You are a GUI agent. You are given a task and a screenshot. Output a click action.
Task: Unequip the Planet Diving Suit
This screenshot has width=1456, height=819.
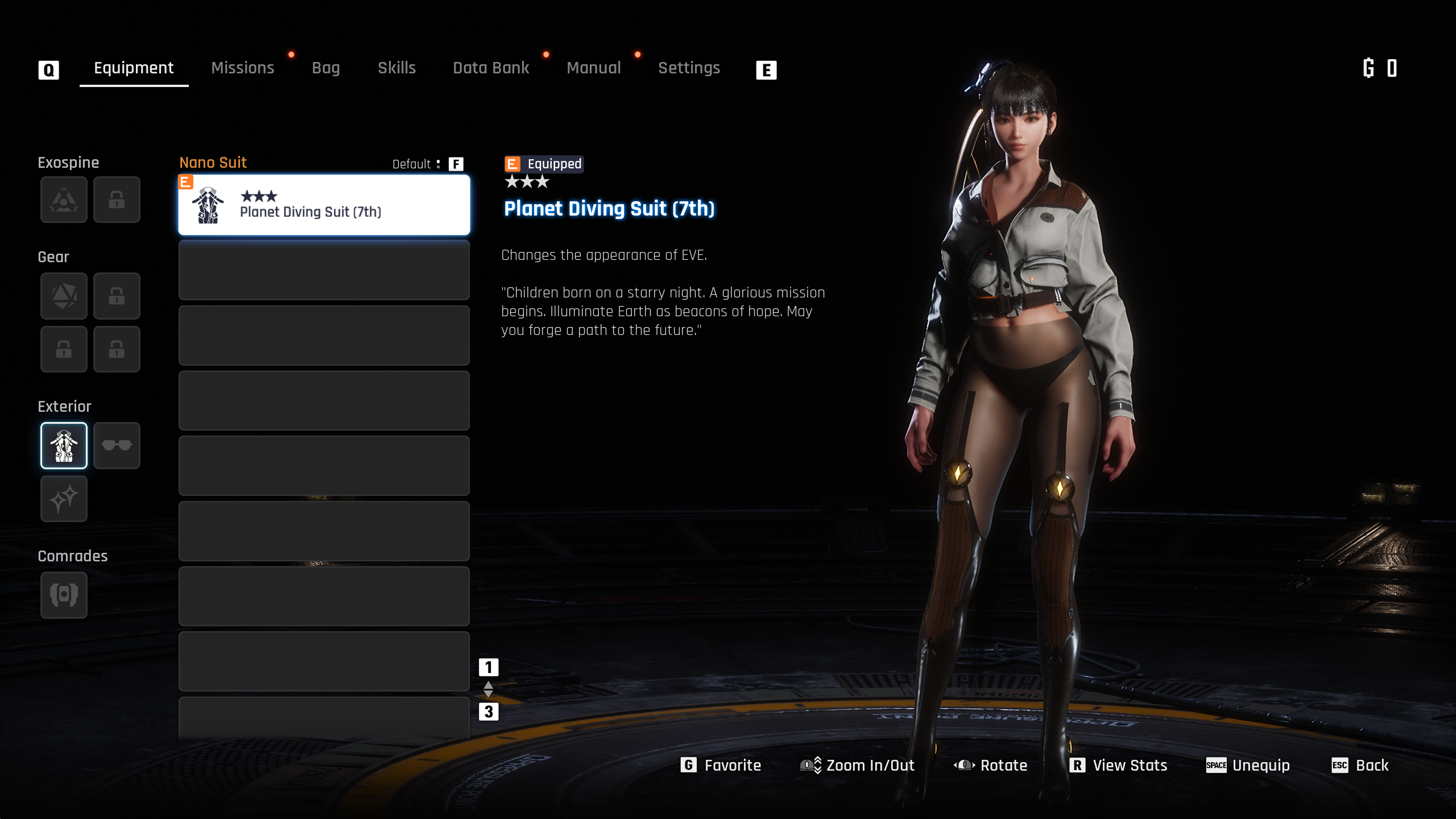[x=1248, y=766]
